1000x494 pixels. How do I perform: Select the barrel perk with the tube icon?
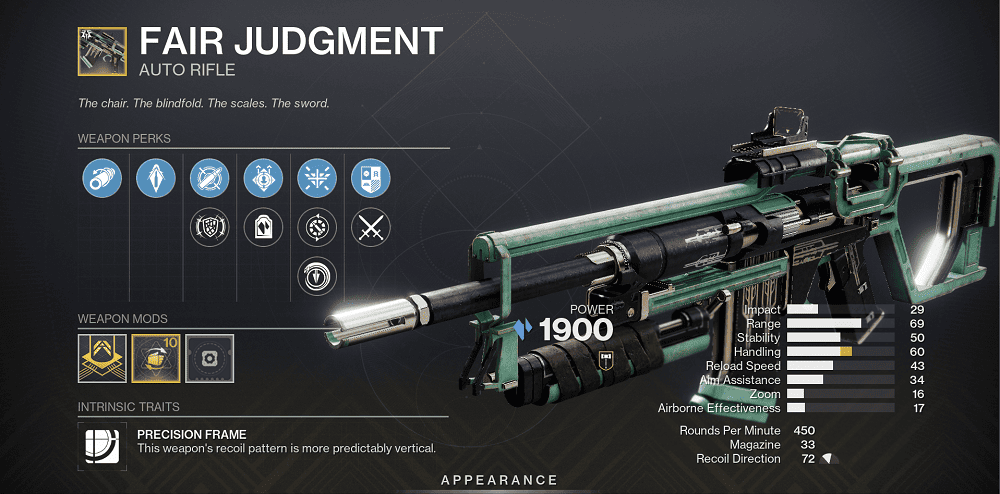point(101,179)
